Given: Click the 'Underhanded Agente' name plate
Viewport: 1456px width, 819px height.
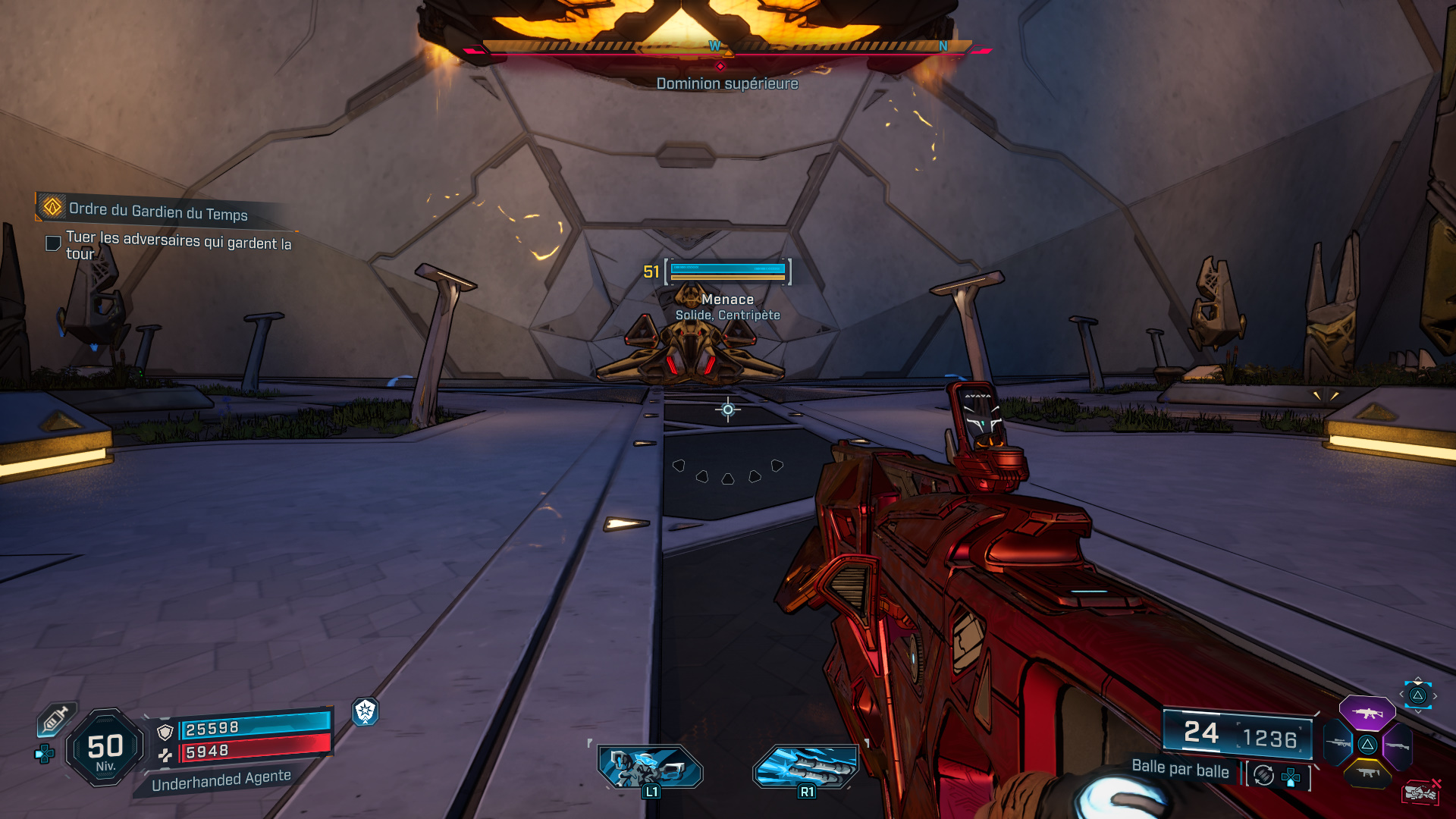Looking at the screenshot, I should click(x=222, y=777).
